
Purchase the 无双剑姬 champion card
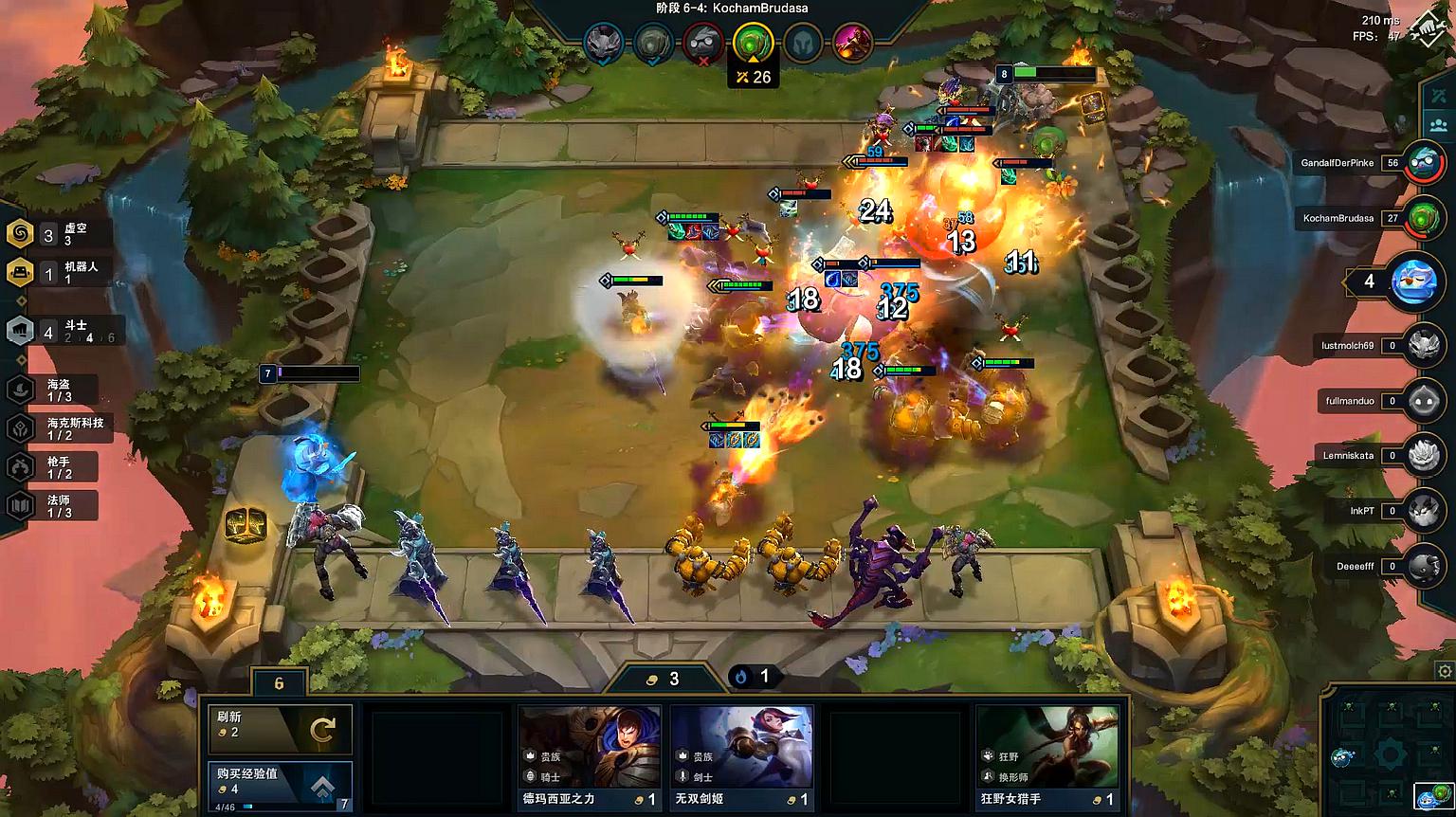(741, 758)
